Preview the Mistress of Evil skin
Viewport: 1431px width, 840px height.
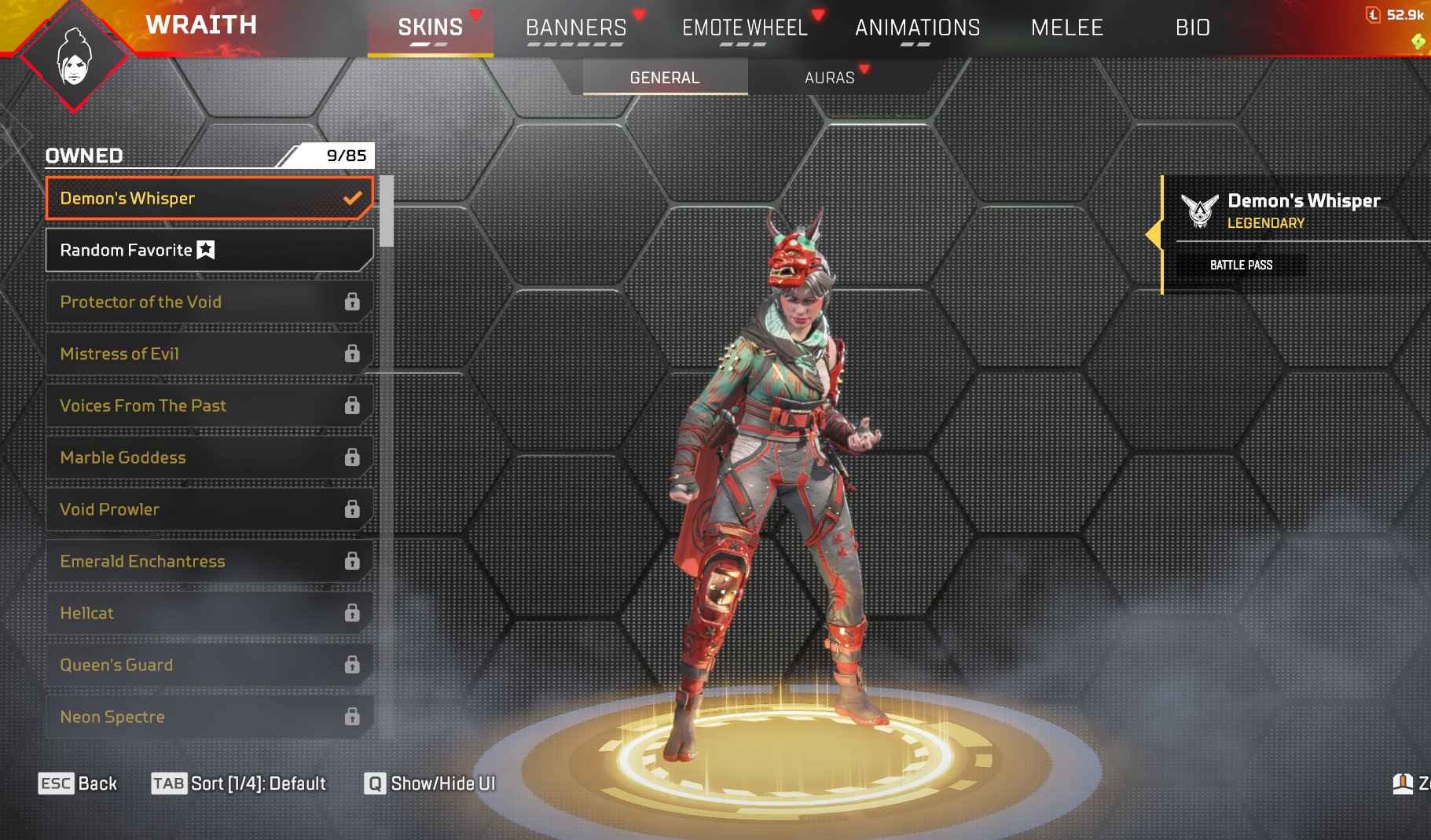pyautogui.click(x=208, y=354)
